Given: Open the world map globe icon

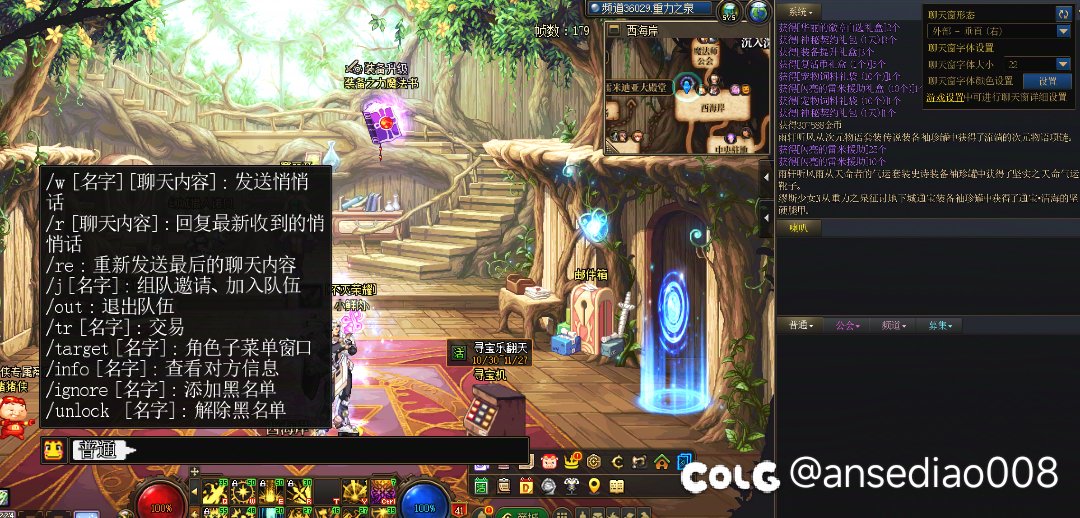Looking at the screenshot, I should (759, 11).
